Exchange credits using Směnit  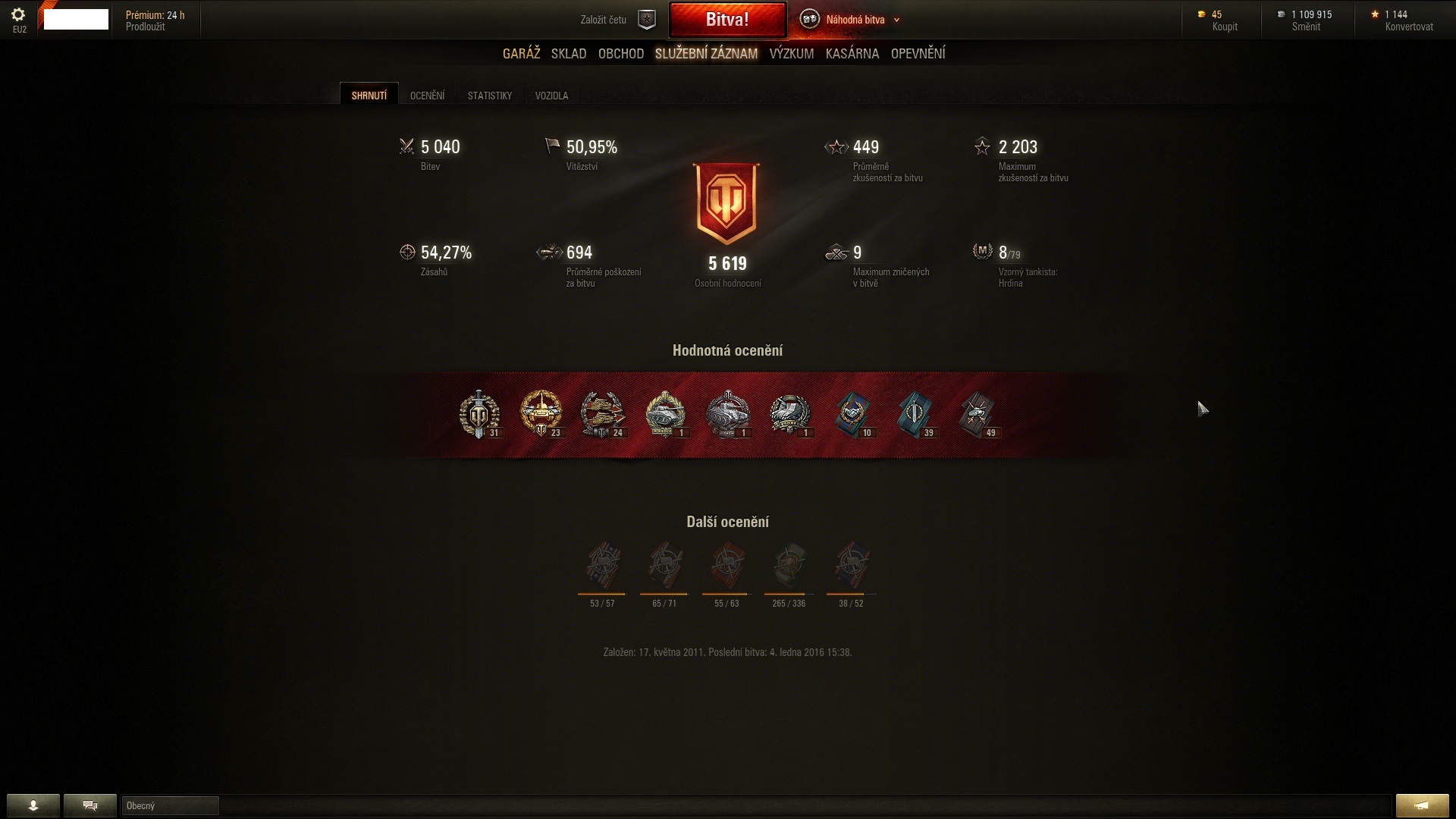click(1306, 27)
